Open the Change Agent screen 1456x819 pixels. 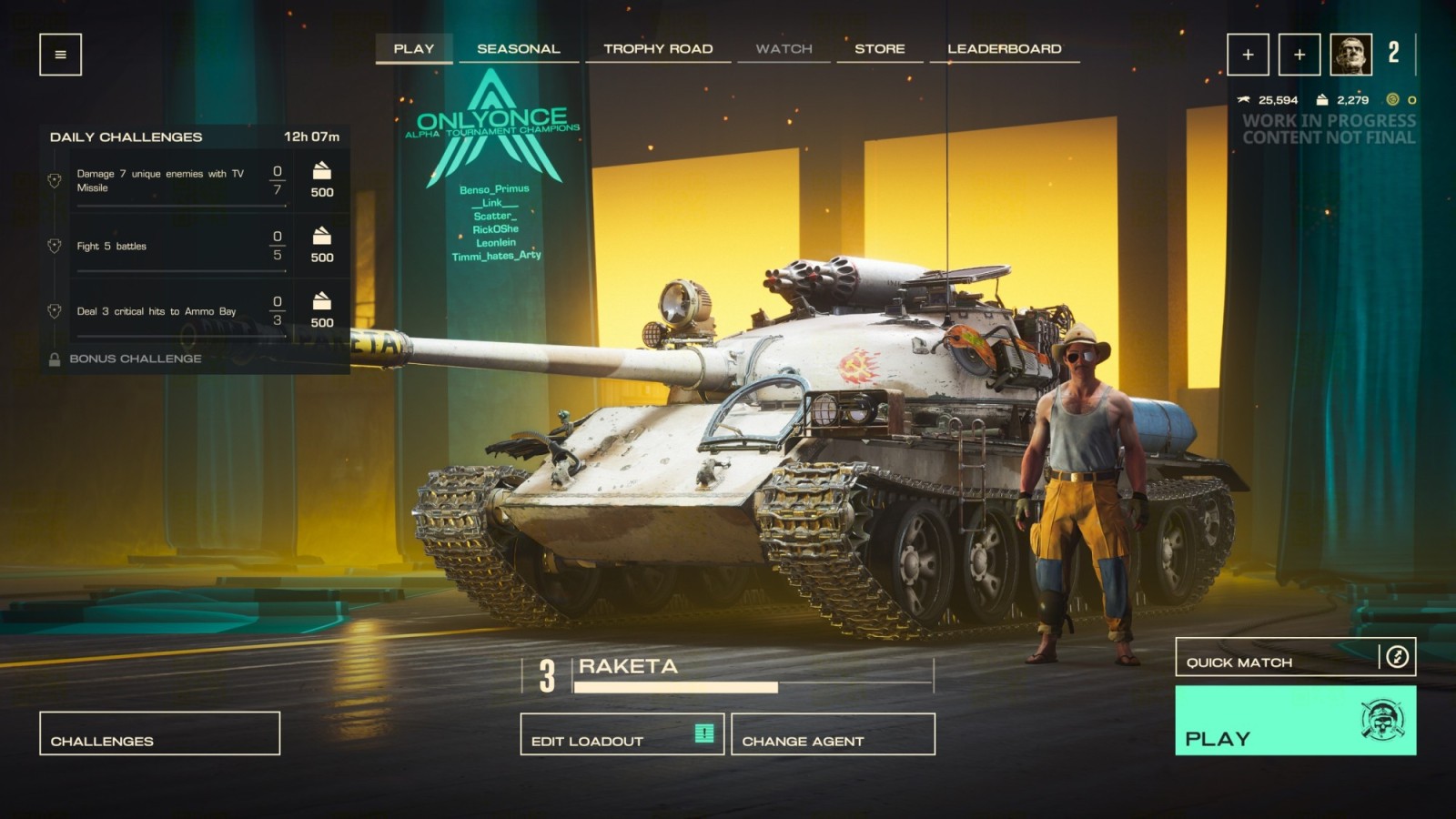804,740
